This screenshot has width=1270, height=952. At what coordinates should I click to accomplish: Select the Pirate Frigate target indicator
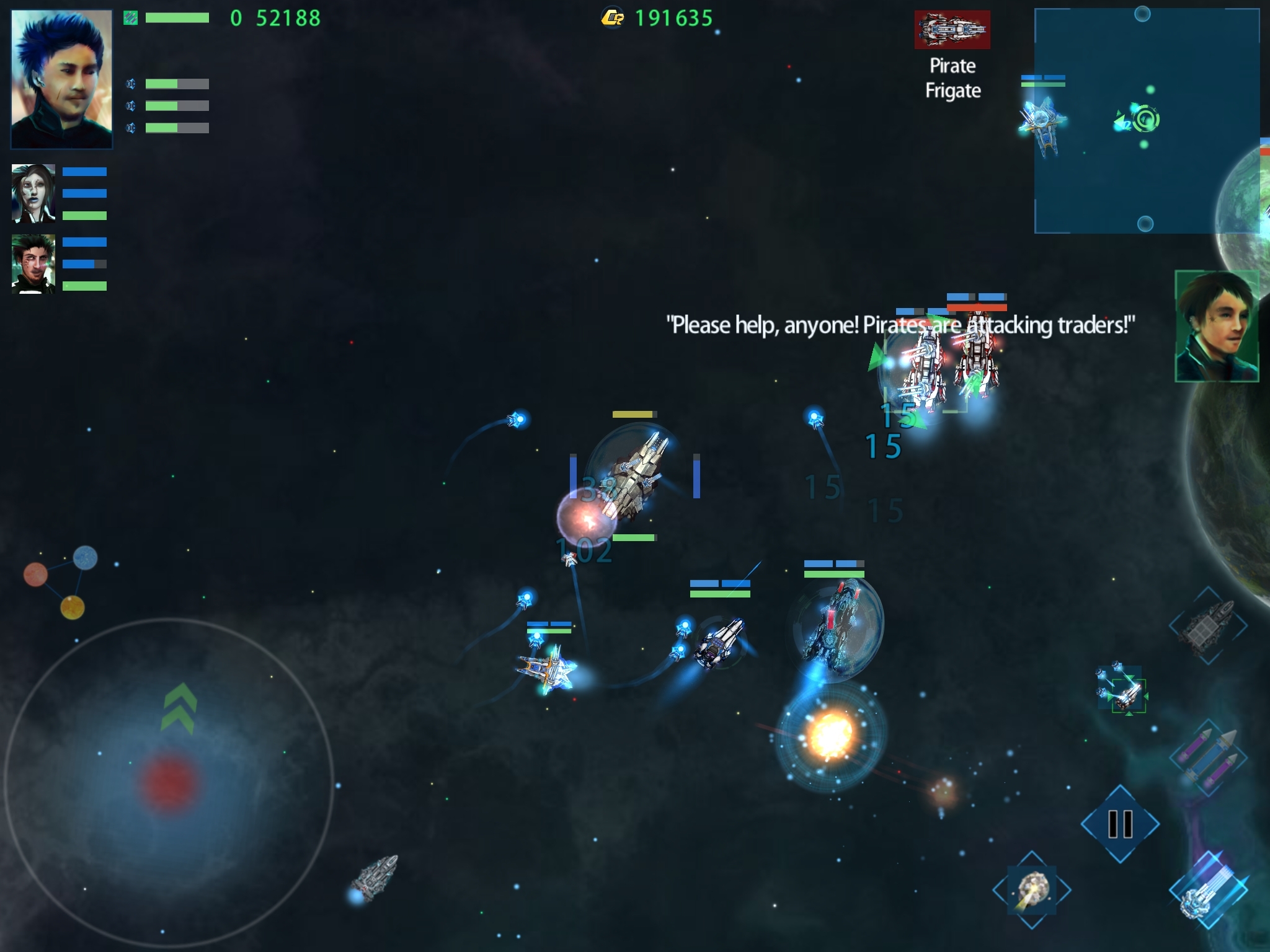tap(952, 30)
